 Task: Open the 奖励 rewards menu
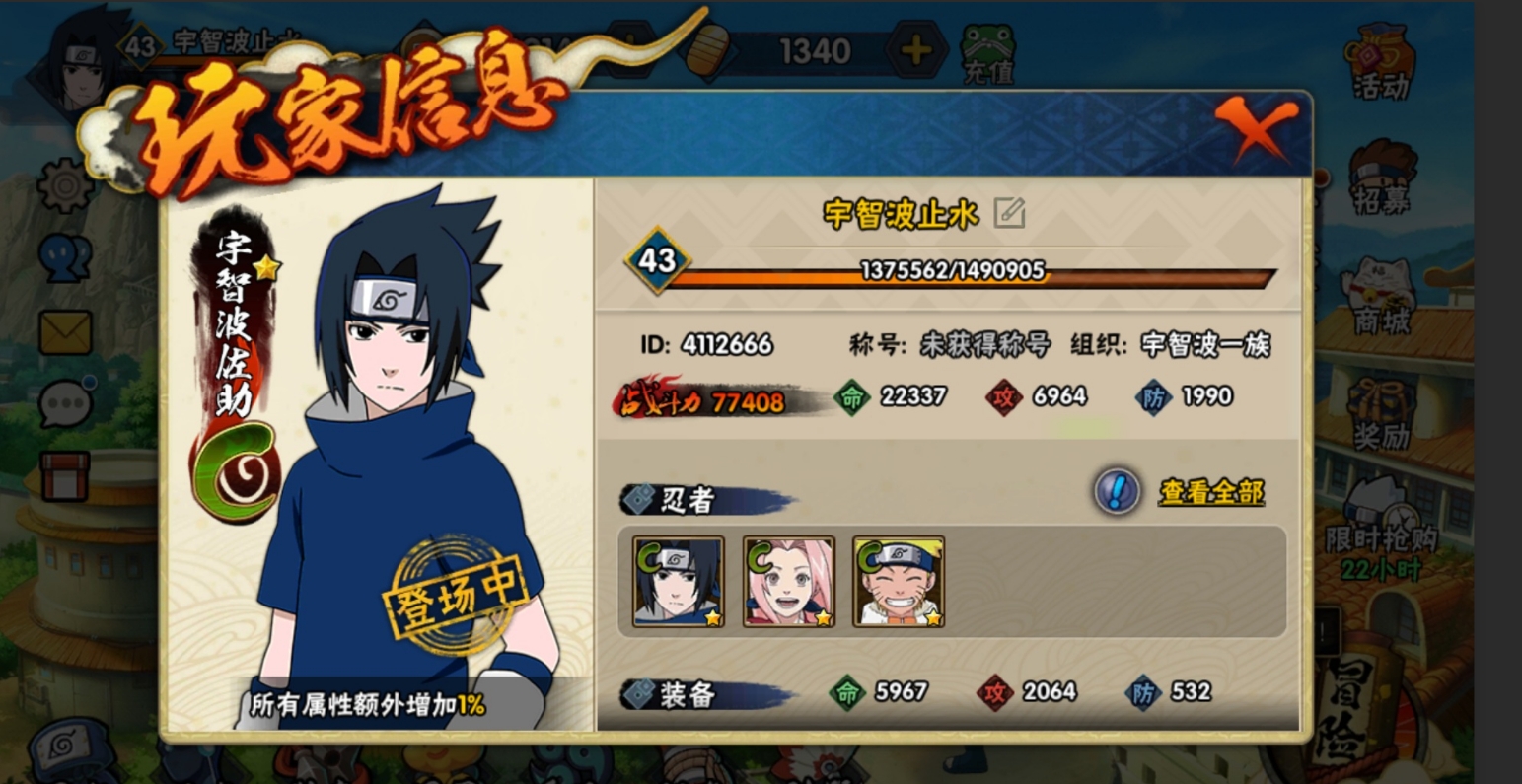(x=1382, y=414)
